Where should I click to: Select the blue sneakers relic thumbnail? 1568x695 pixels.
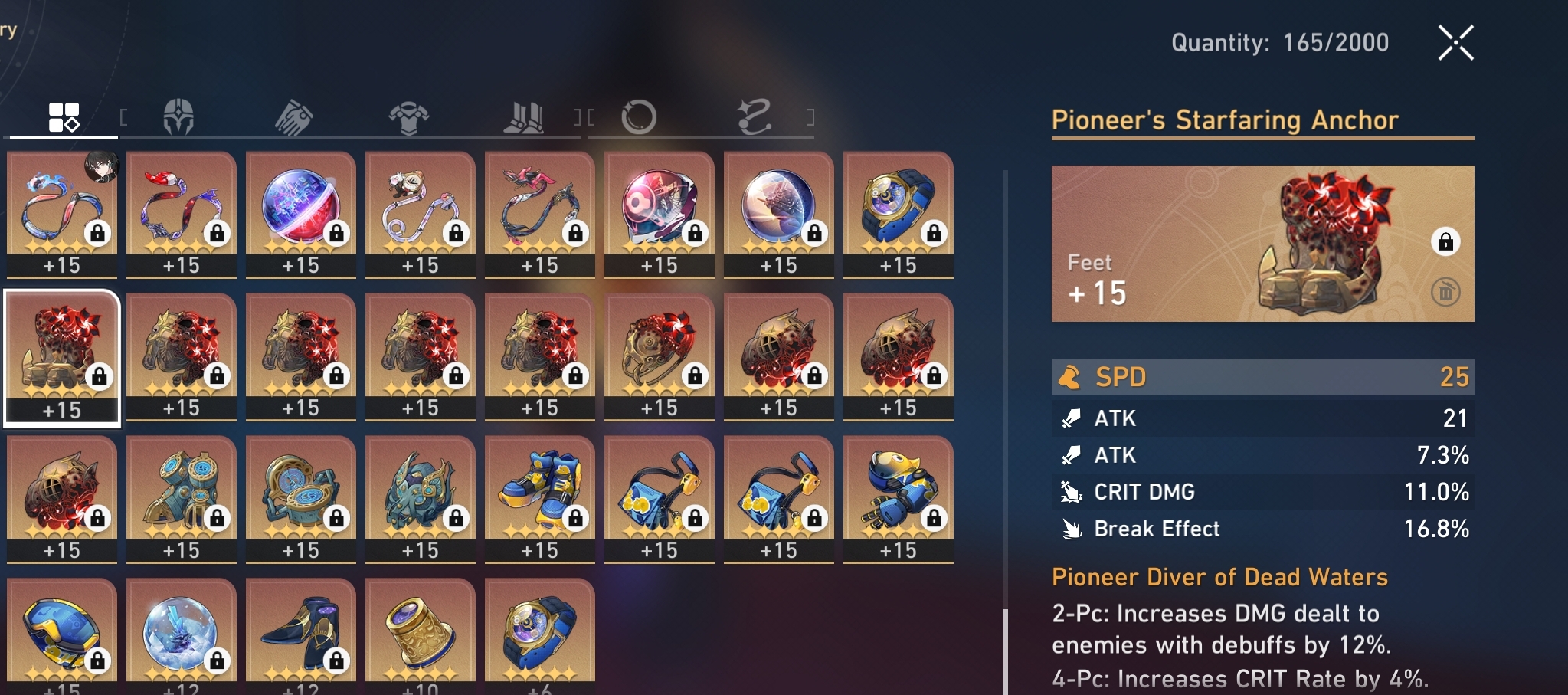[x=540, y=494]
